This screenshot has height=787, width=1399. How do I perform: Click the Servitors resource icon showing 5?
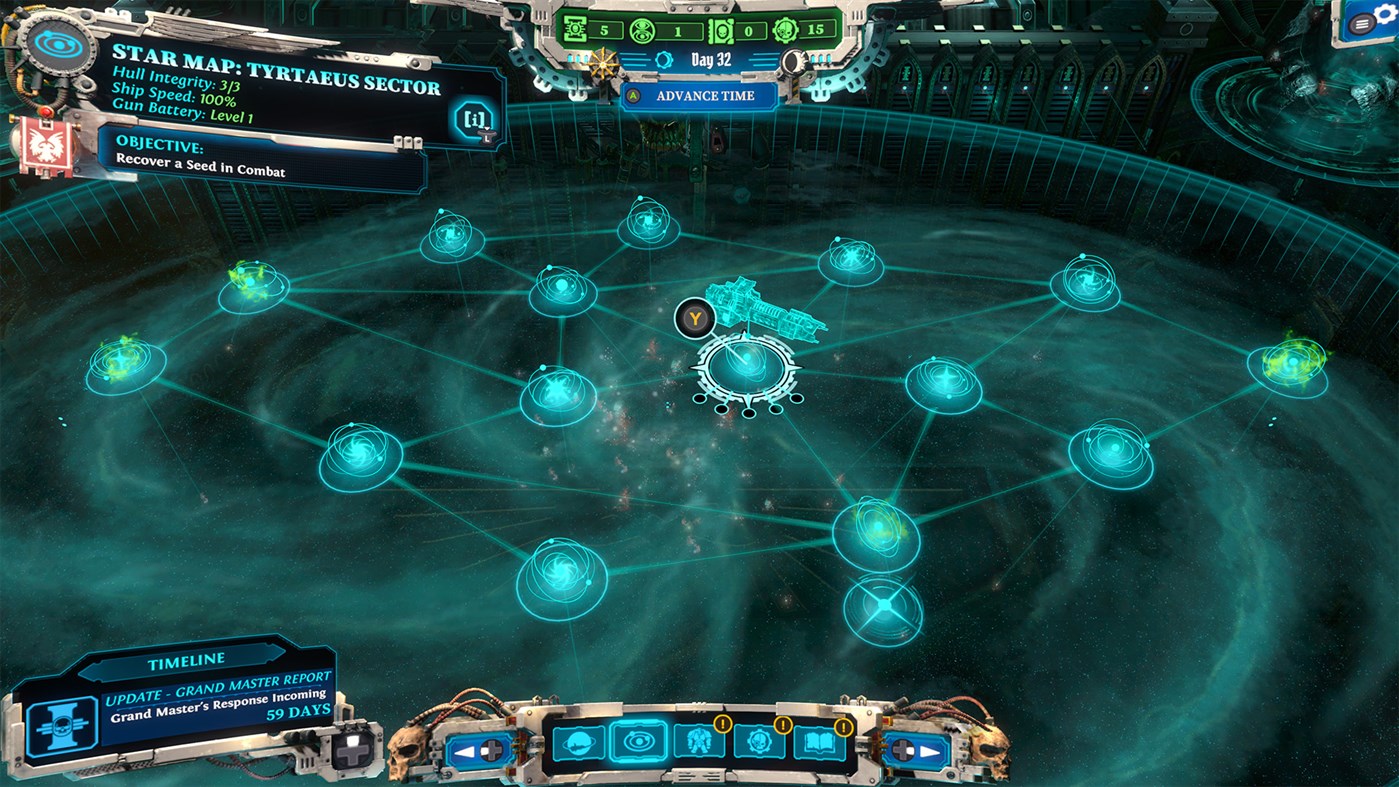tap(575, 31)
